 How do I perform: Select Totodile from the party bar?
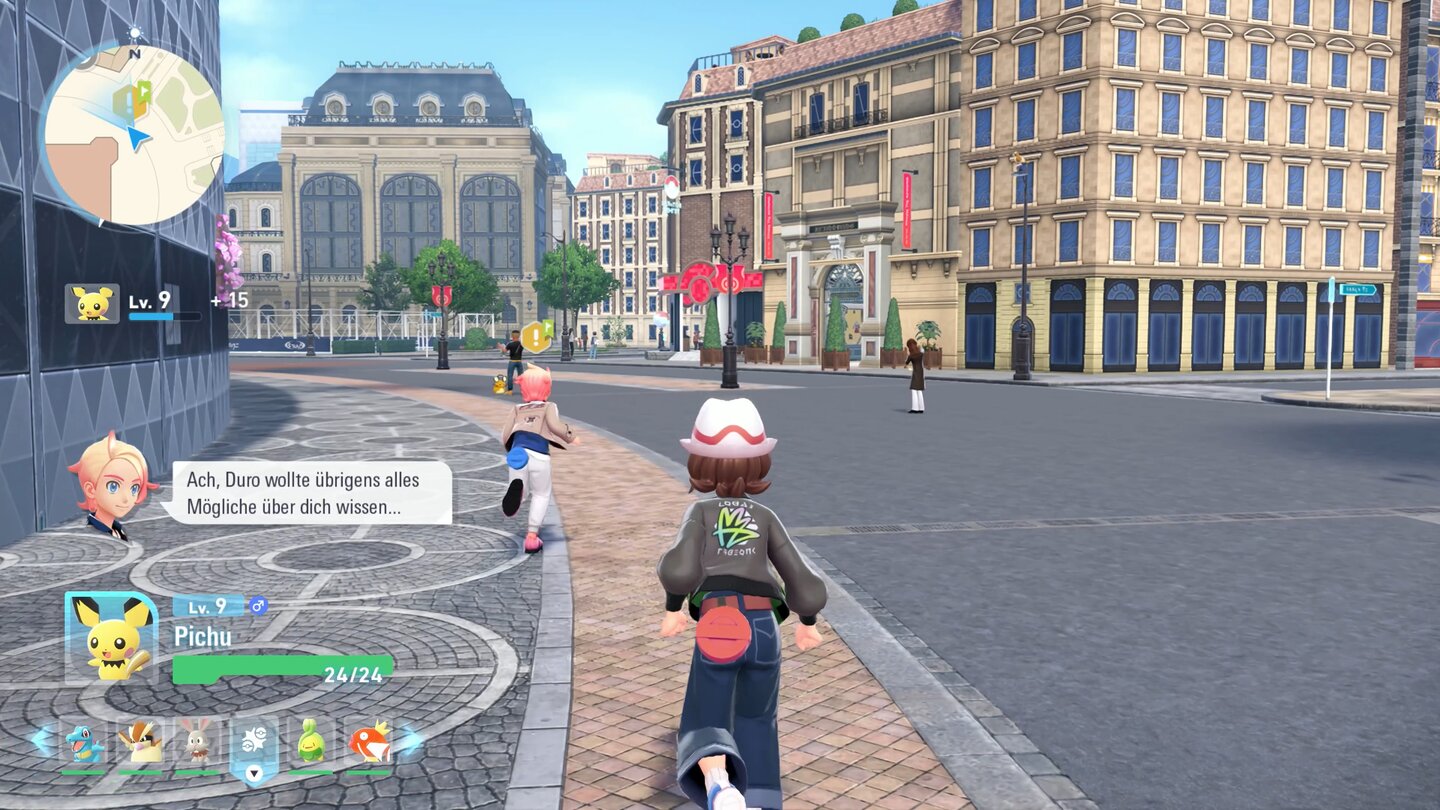pos(80,742)
